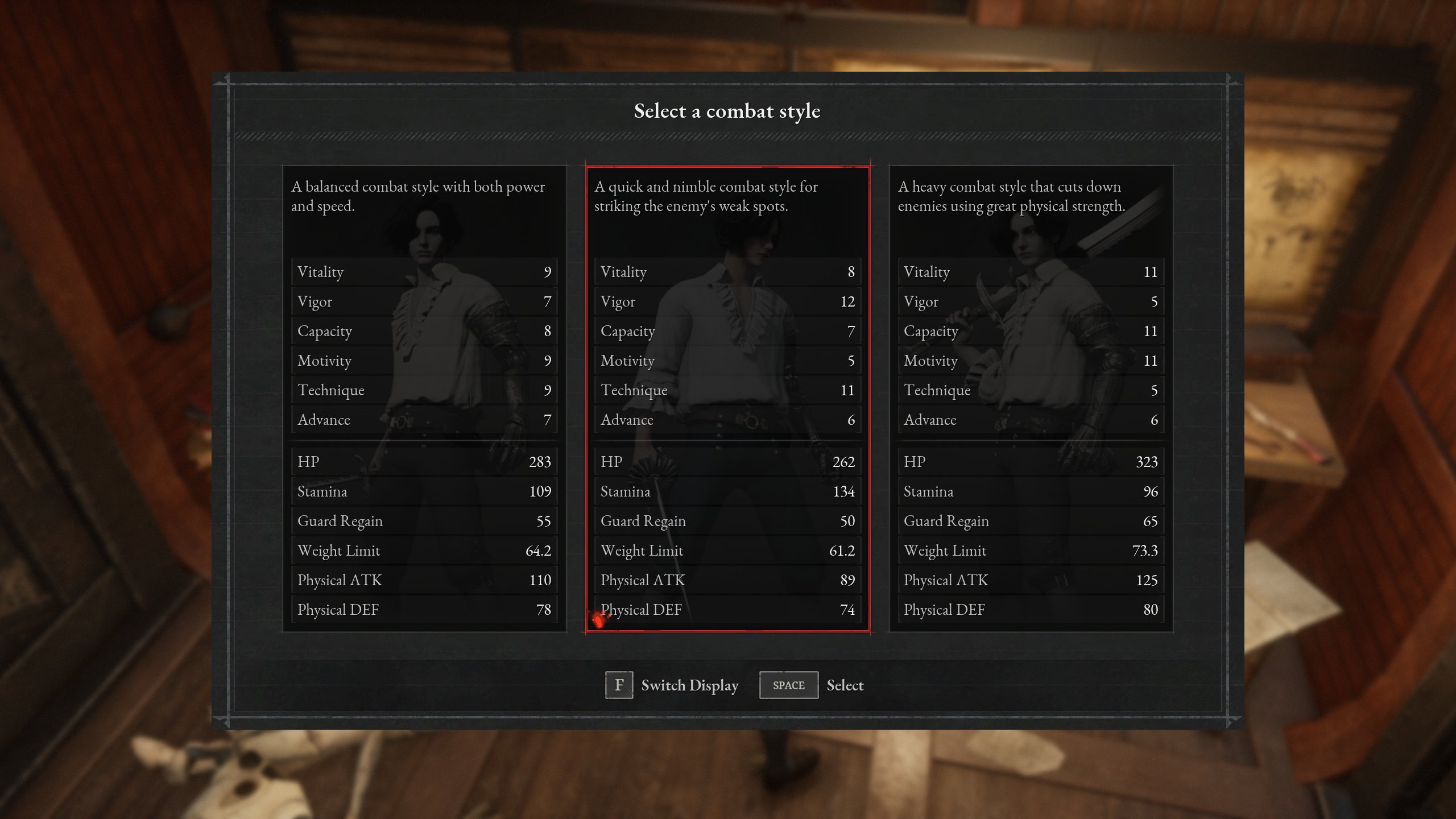Click the Guard Regain 55 row
Screen dimensions: 1456x819
[x=424, y=521]
